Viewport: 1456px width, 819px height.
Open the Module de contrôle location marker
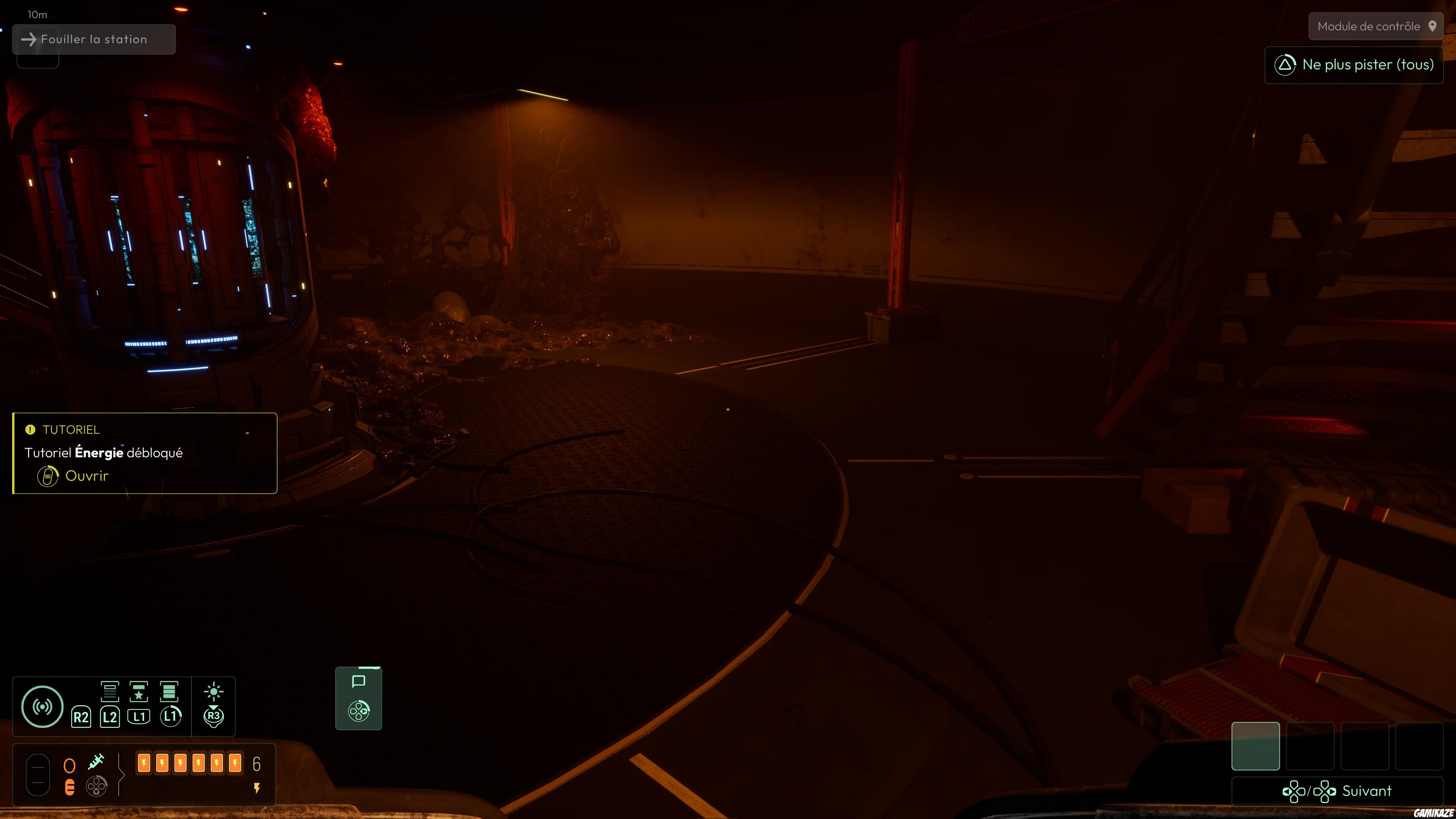(x=1375, y=27)
